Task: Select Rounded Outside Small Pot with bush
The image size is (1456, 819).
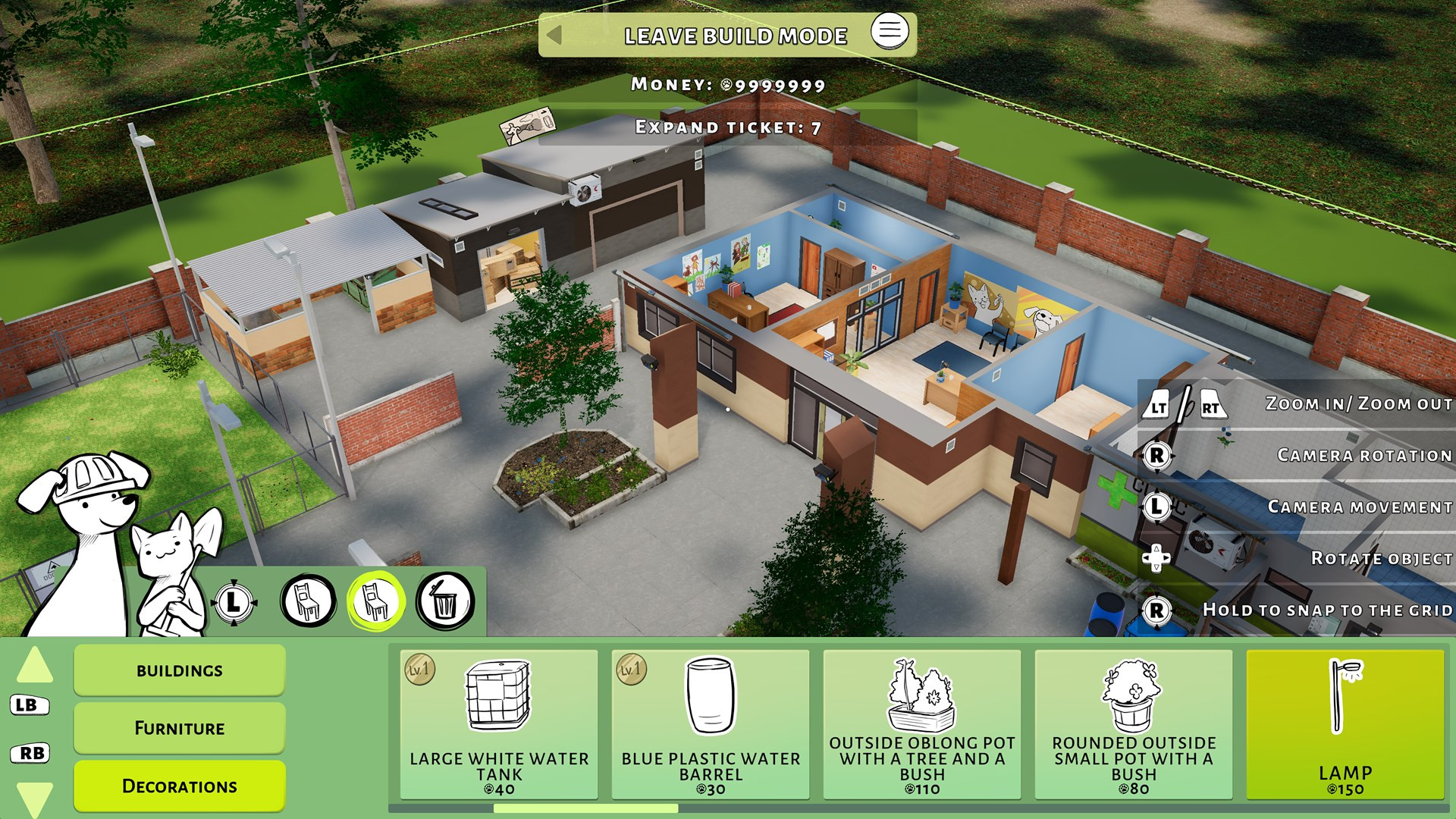Action: pyautogui.click(x=1134, y=724)
